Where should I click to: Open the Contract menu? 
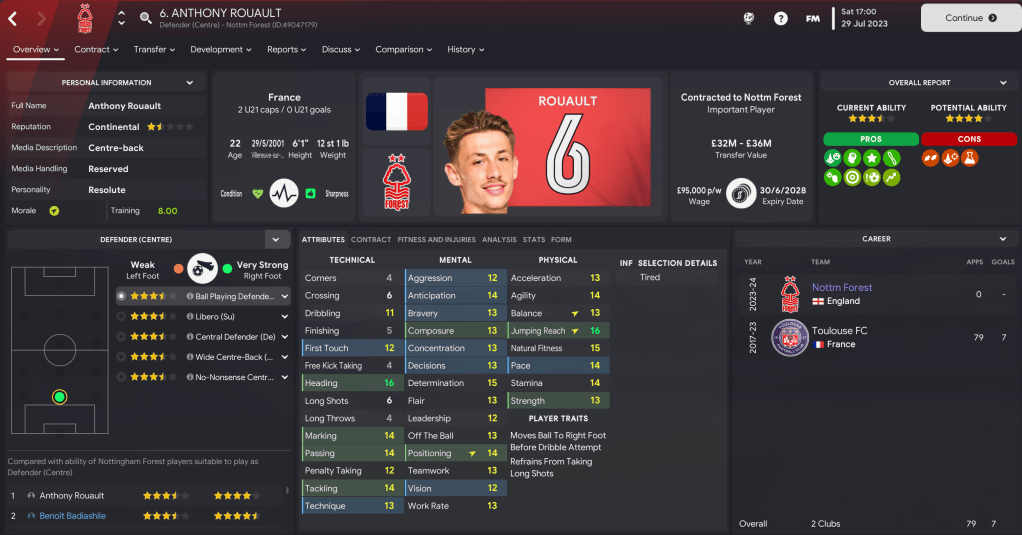point(96,49)
